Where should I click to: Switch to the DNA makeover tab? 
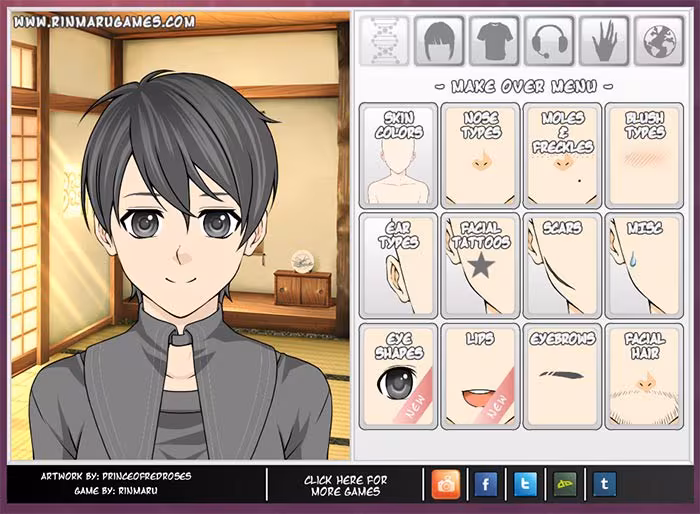click(385, 41)
